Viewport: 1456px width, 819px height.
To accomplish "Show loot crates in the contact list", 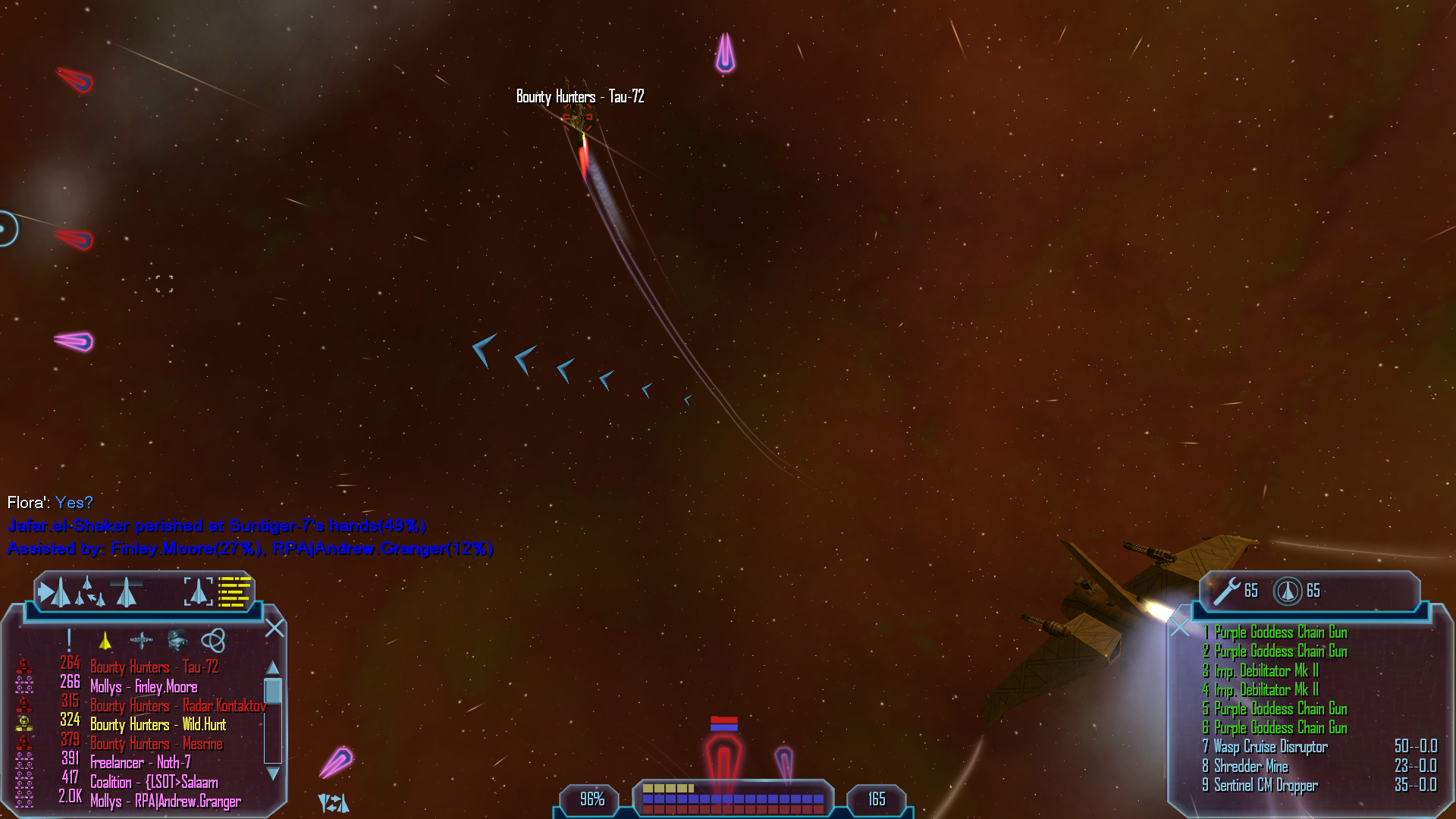I will click(177, 642).
